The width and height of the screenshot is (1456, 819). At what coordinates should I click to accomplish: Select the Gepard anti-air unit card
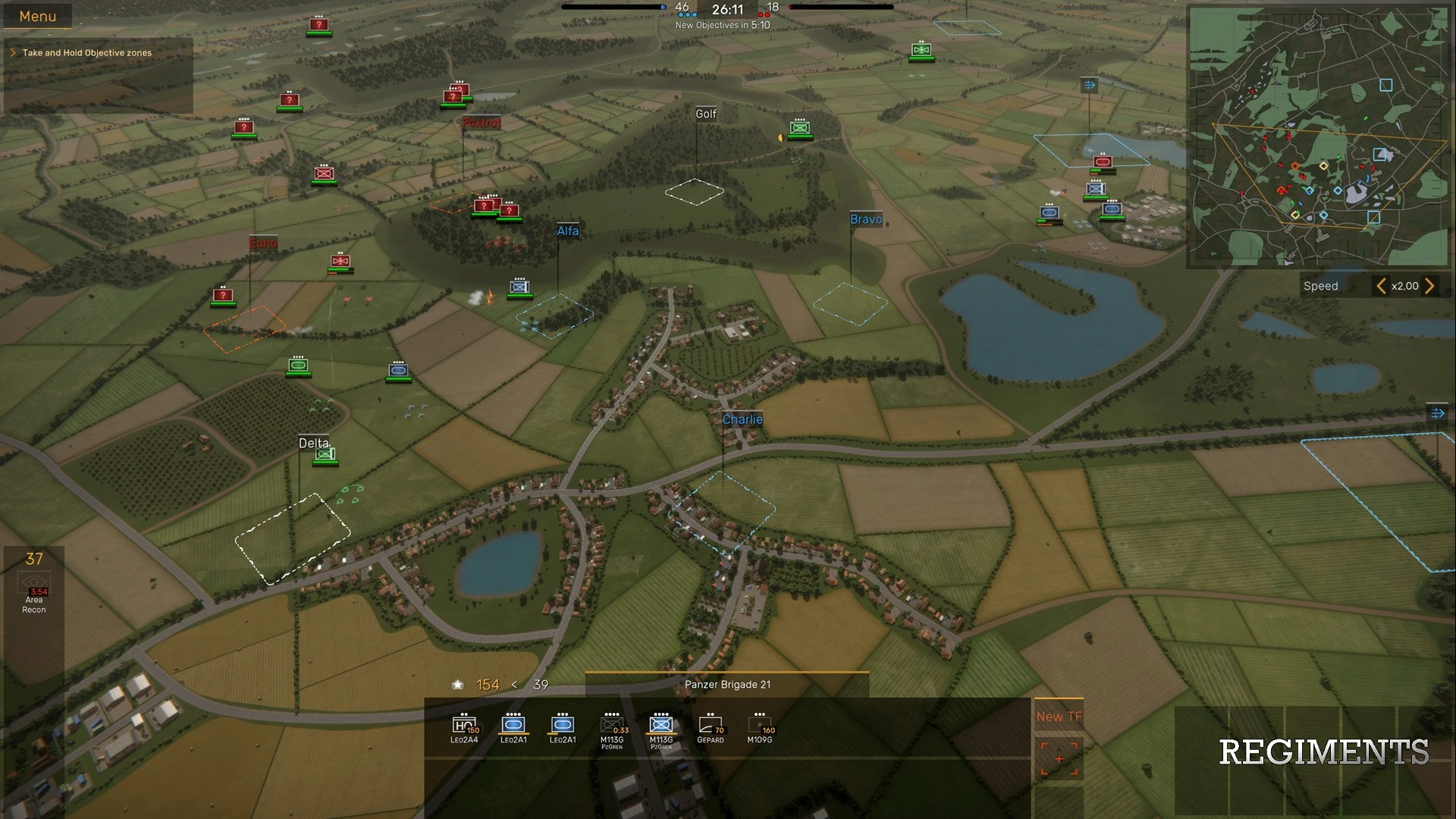click(711, 728)
